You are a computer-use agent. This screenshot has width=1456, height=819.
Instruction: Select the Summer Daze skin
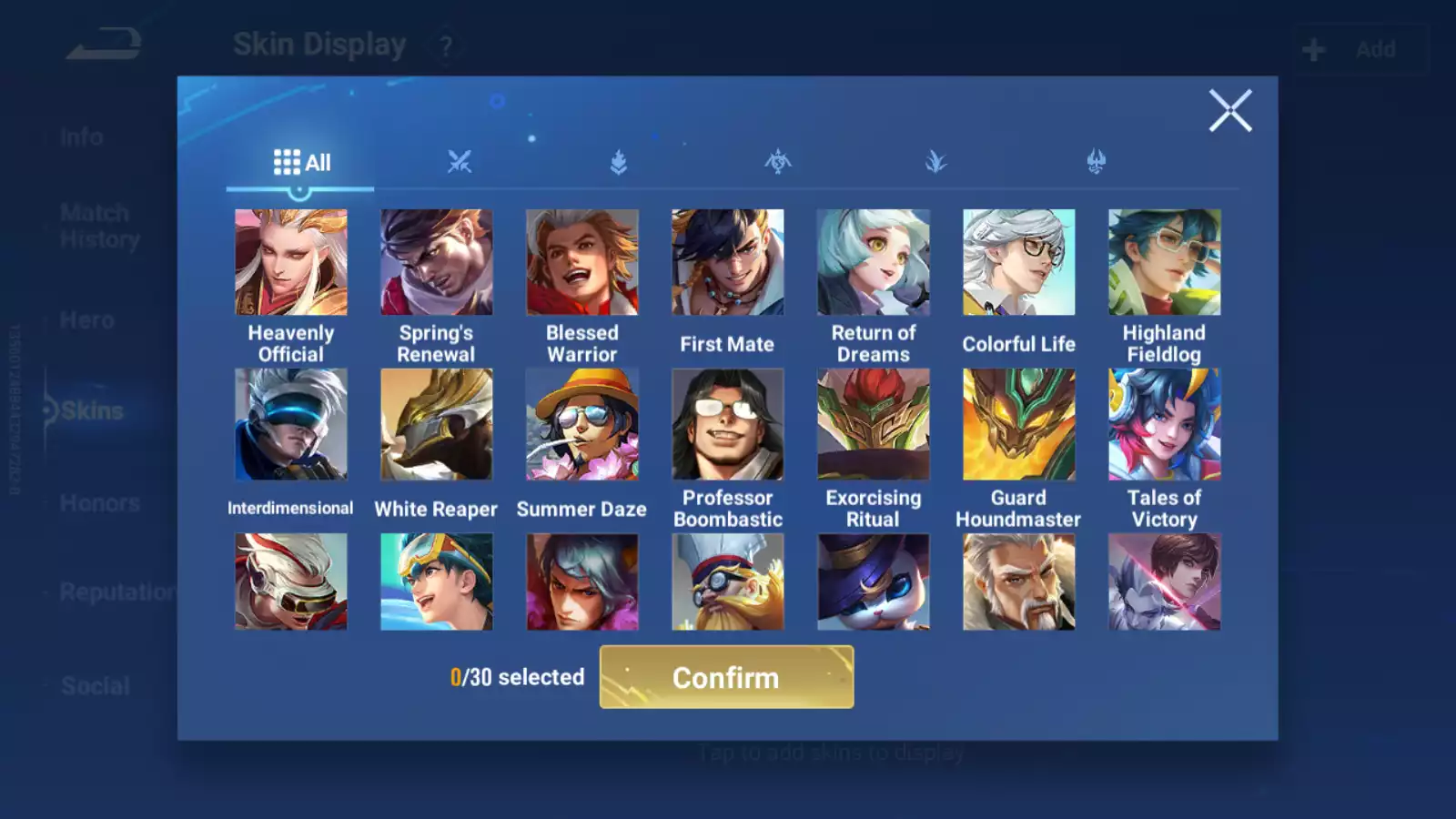coord(582,424)
